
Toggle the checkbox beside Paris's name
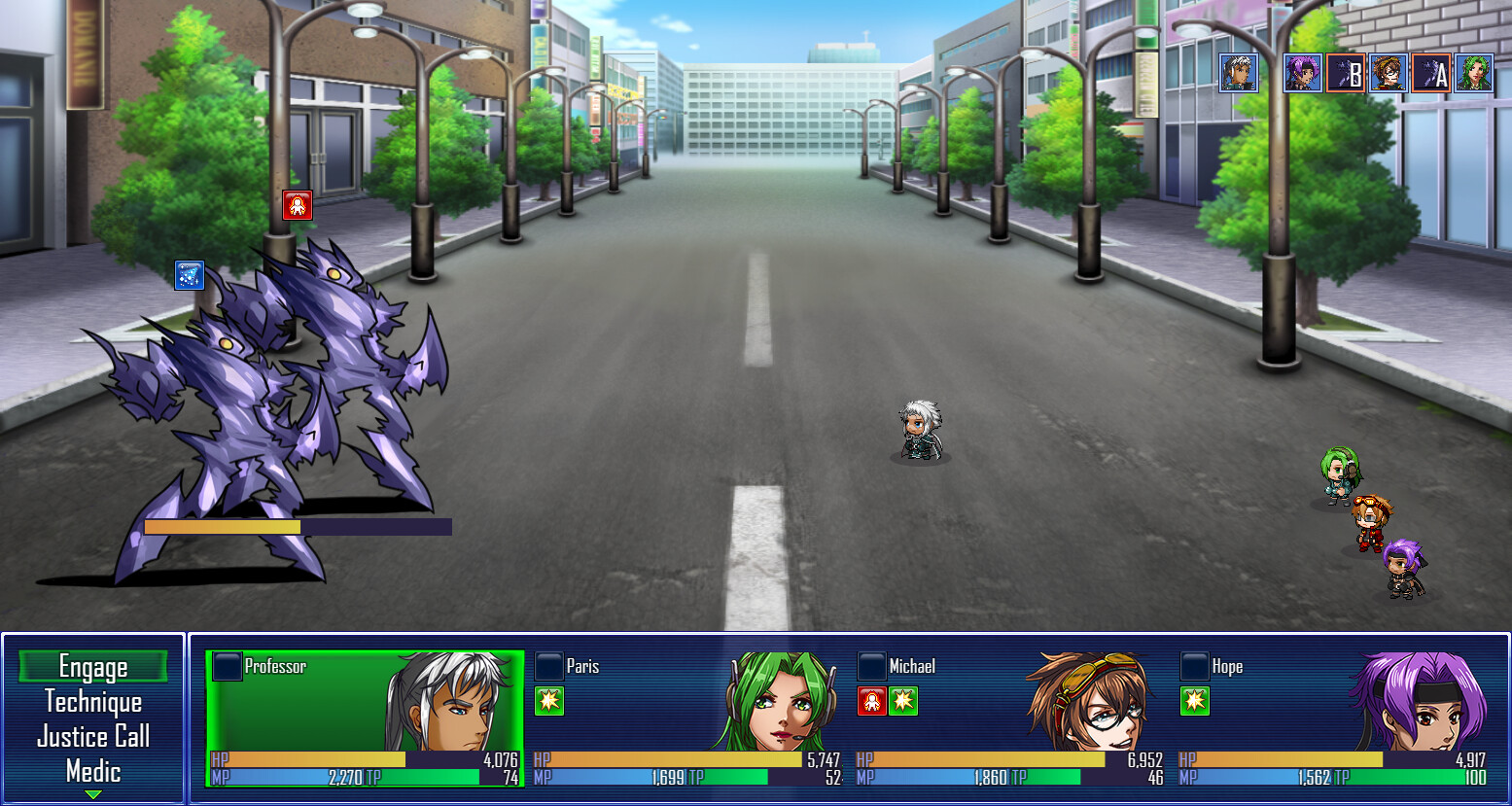point(548,666)
